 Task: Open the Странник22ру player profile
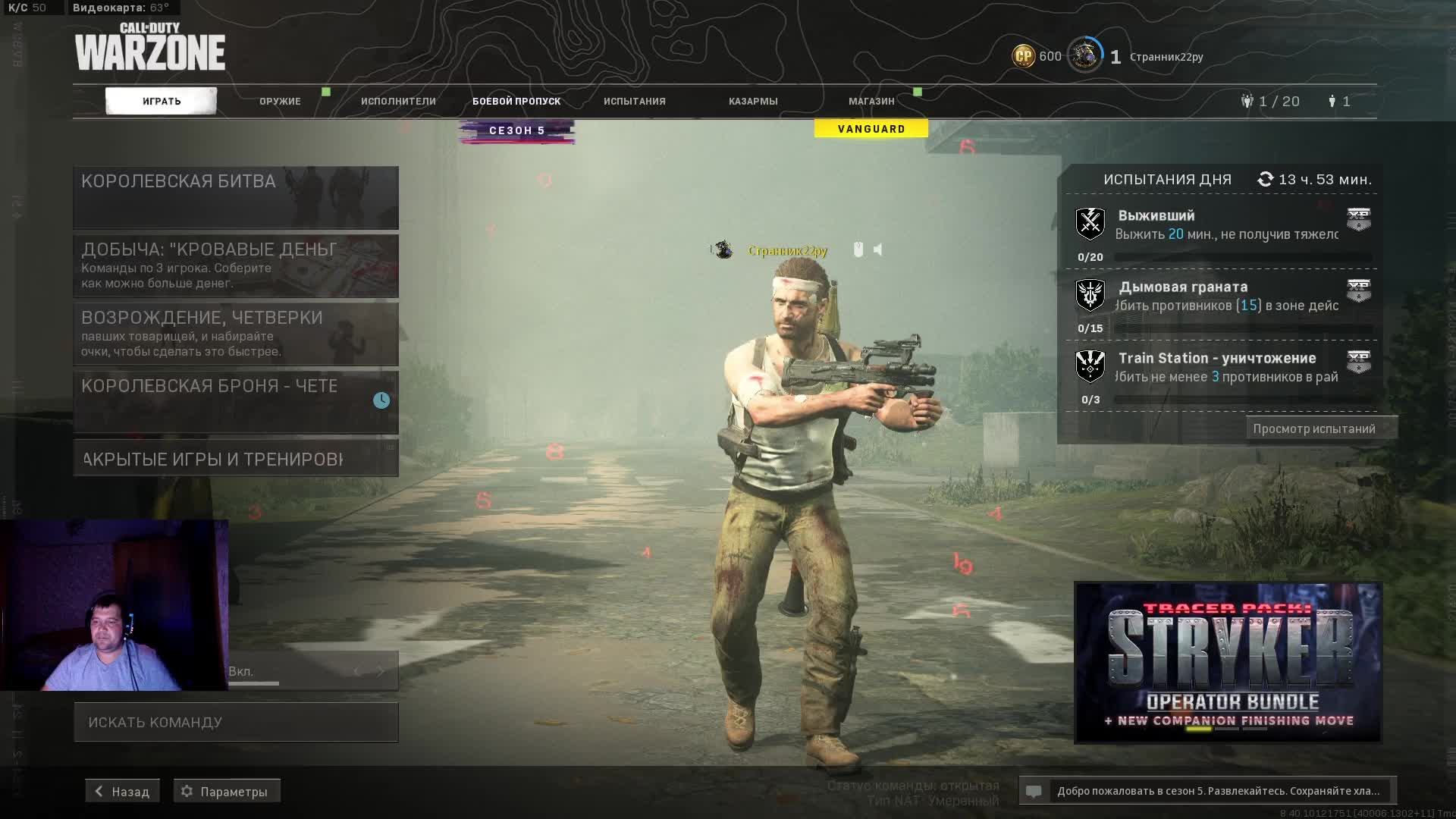(1166, 57)
